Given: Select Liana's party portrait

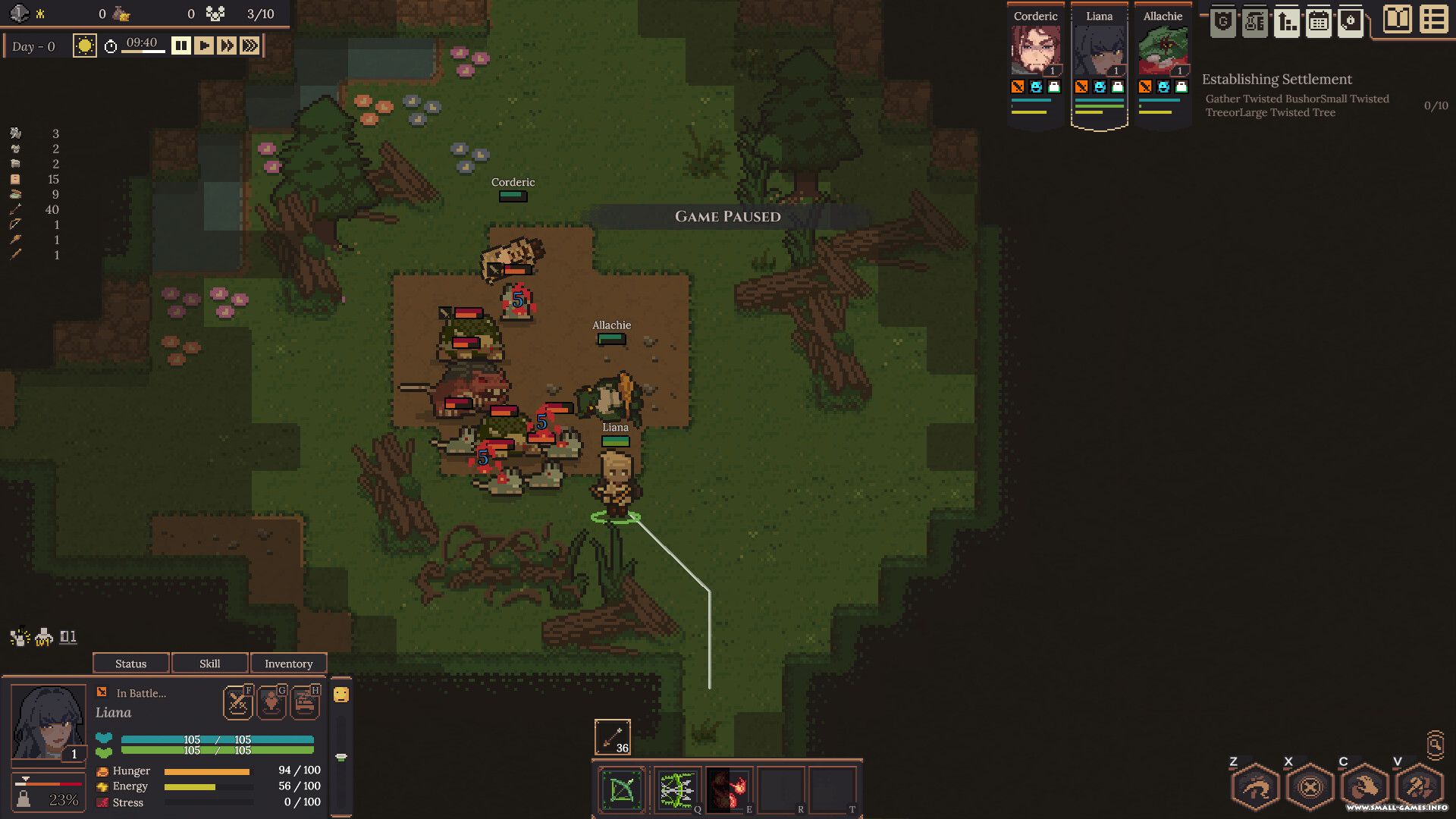Looking at the screenshot, I should coord(1099,51).
